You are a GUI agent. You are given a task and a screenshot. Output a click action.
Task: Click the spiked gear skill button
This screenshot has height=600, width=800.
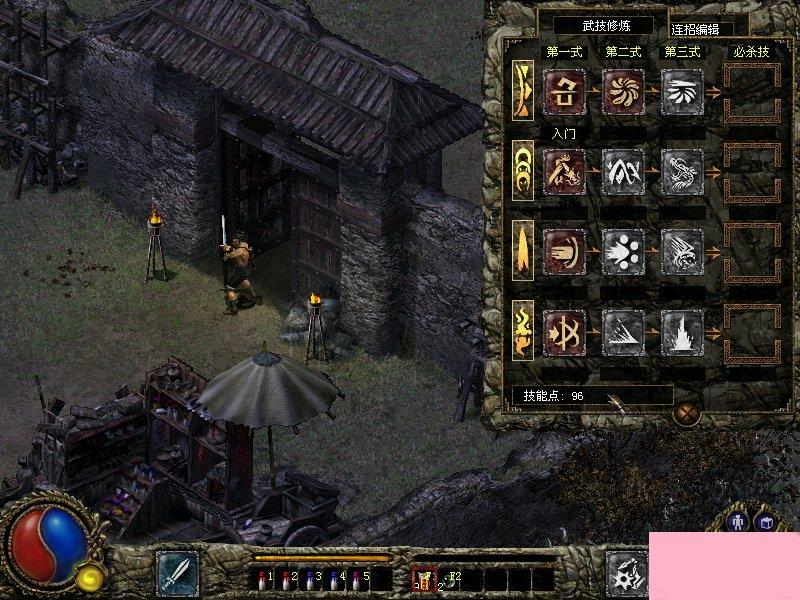pos(627,572)
